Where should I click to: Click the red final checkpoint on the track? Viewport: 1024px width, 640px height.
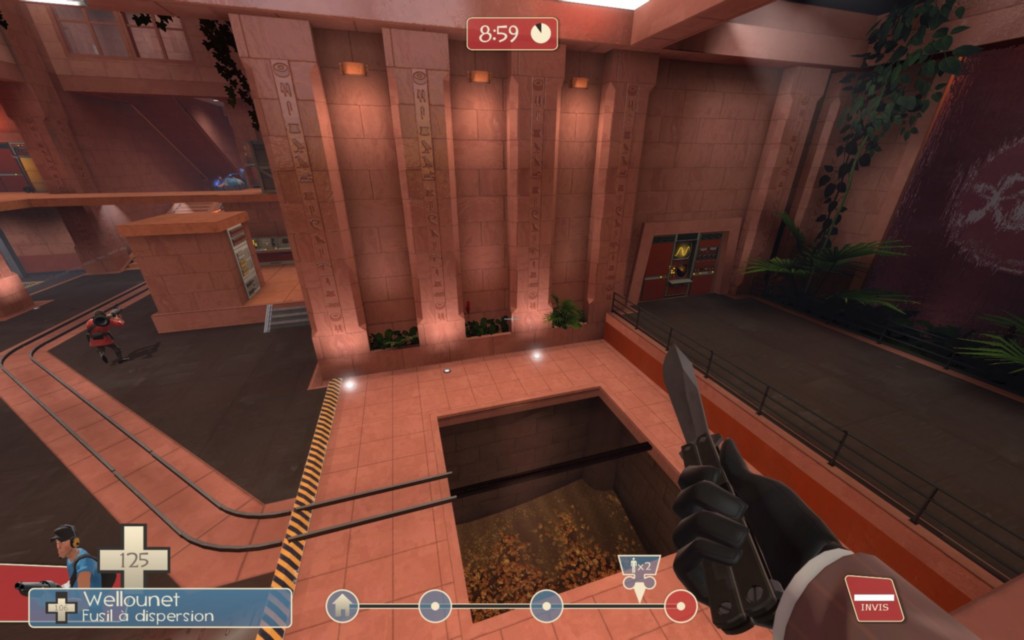tap(681, 605)
